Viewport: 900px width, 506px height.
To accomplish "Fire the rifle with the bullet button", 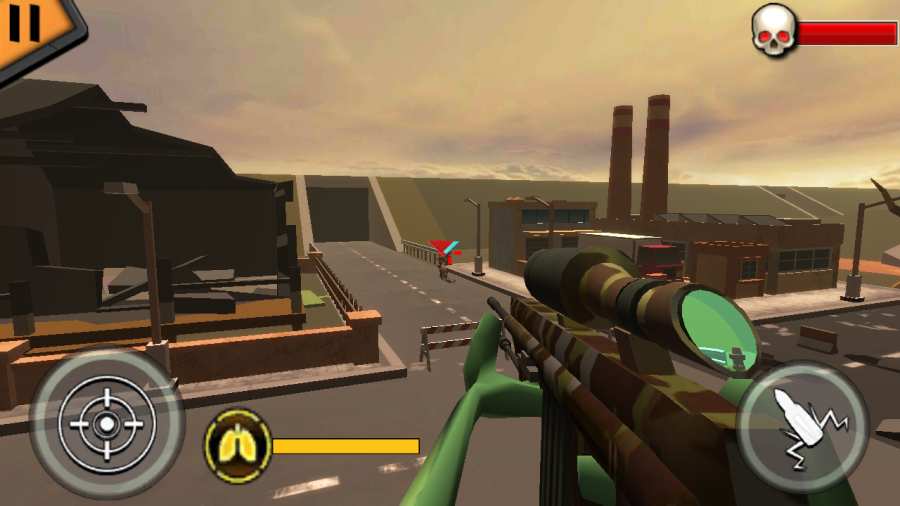I will tap(802, 427).
